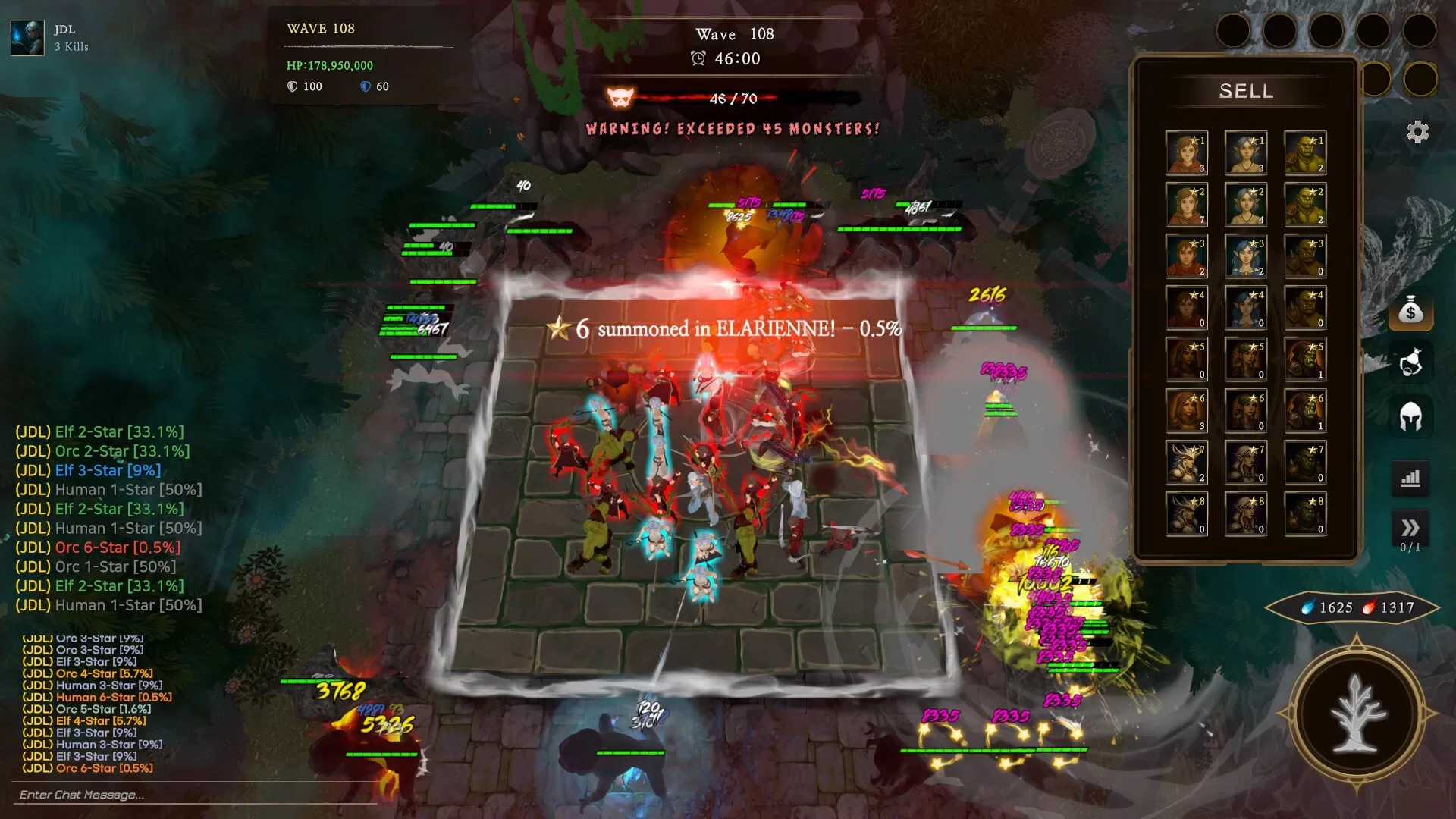The width and height of the screenshot is (1456, 819).
Task: Open the settings gear icon
Action: pyautogui.click(x=1417, y=132)
